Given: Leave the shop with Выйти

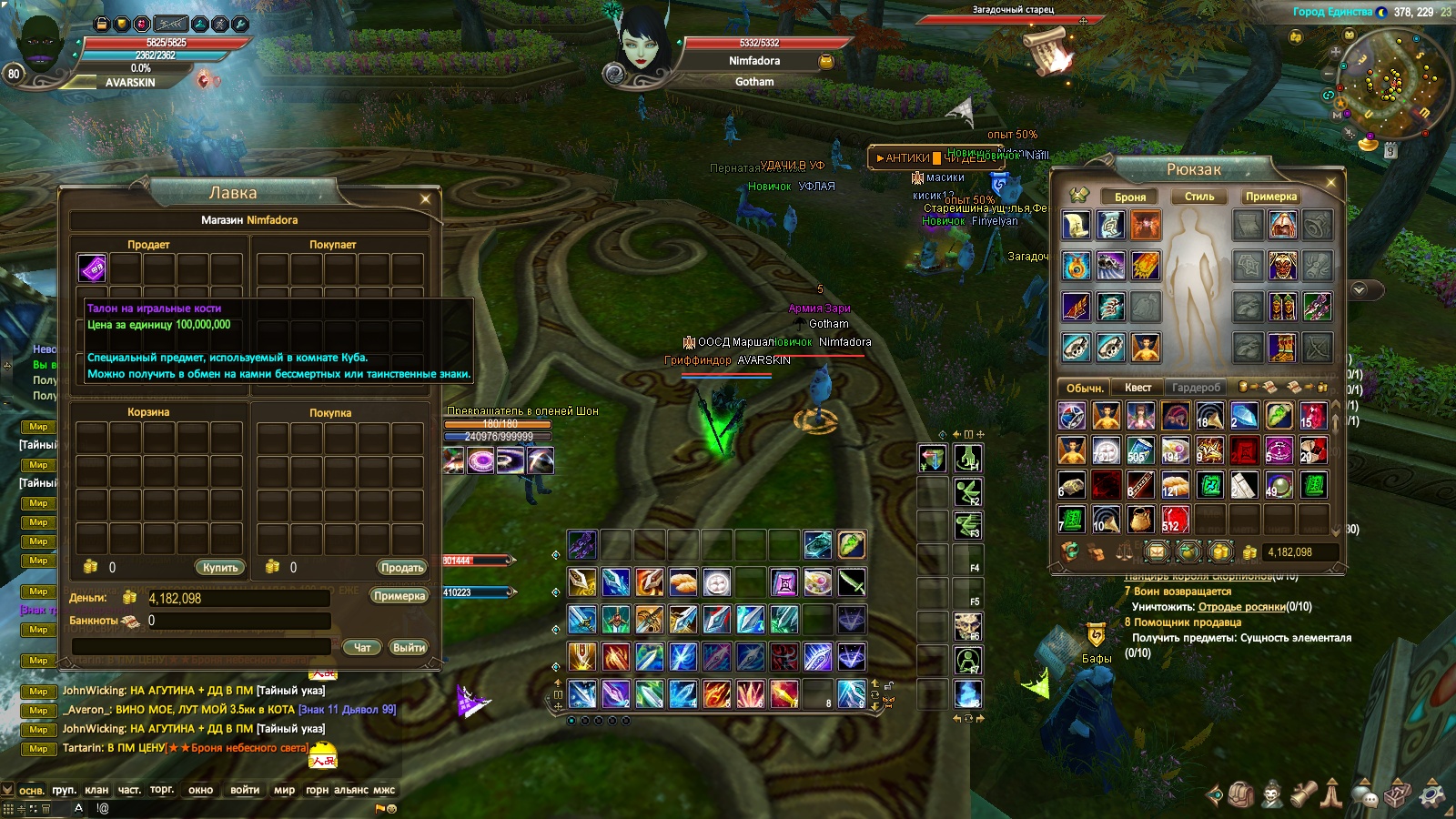Looking at the screenshot, I should (x=409, y=647).
